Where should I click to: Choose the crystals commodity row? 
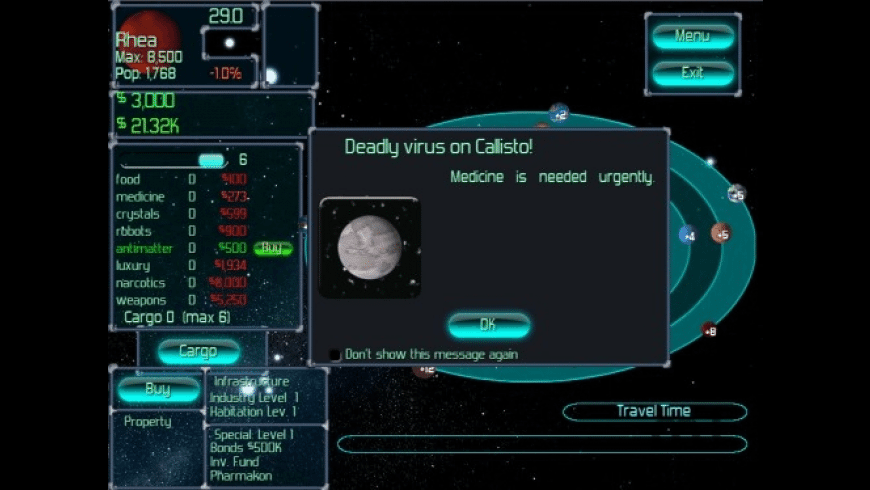[138, 214]
